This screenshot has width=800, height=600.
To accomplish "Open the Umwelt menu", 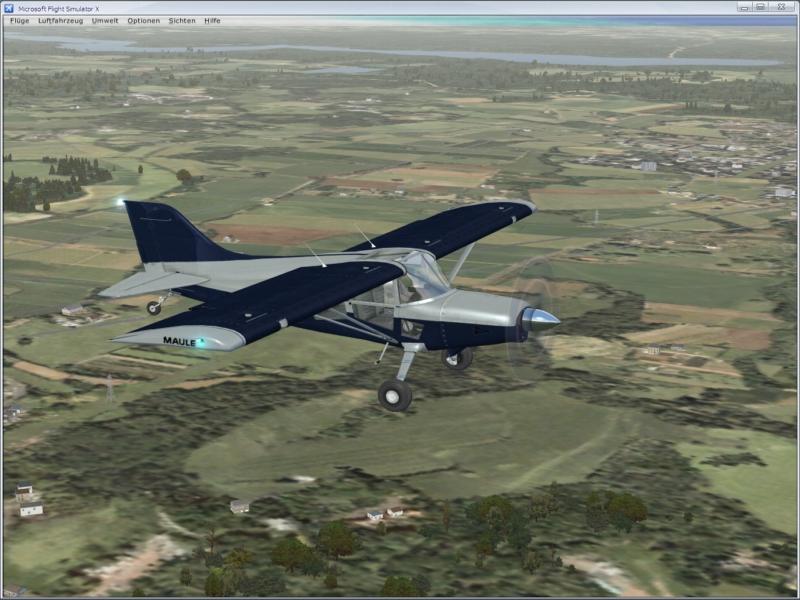I will point(105,20).
